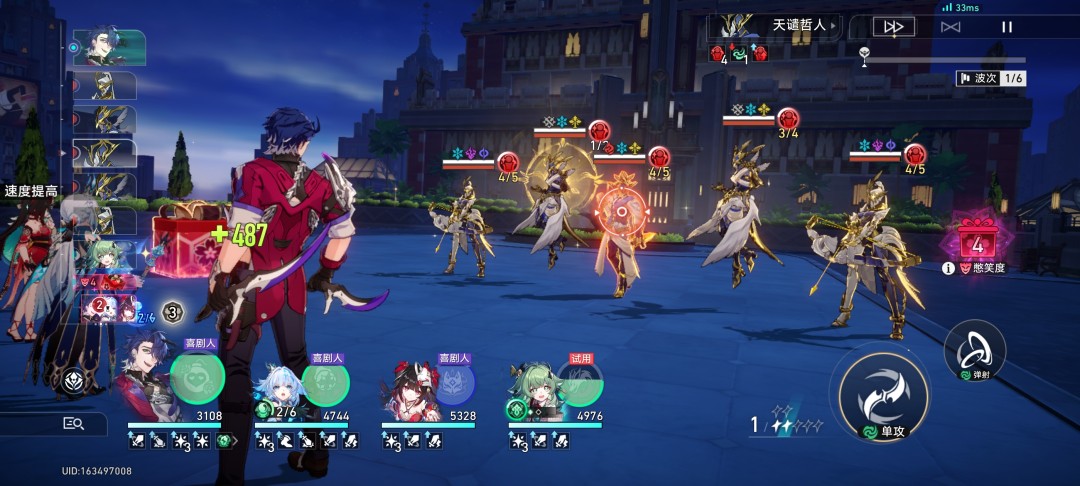Open the 憨笑度 info icon
Viewport: 1080px width, 486px height.
[948, 269]
